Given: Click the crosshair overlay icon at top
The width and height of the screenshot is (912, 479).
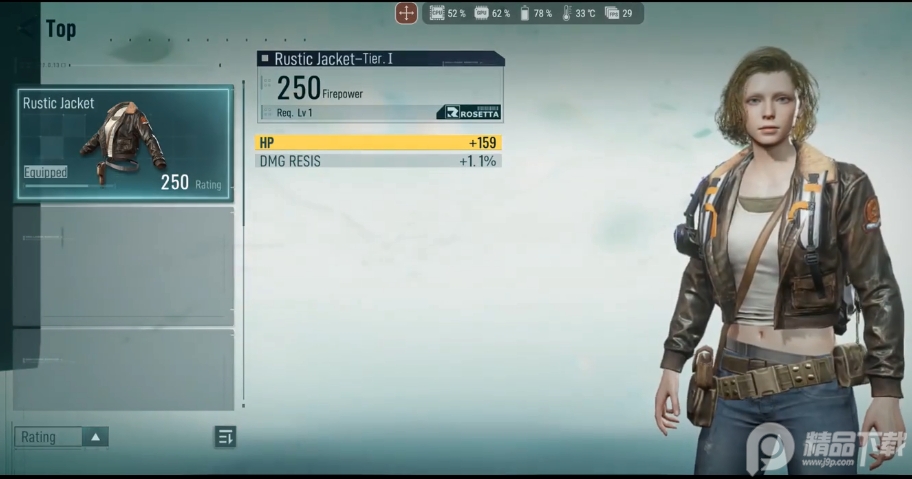Looking at the screenshot, I should point(406,13).
